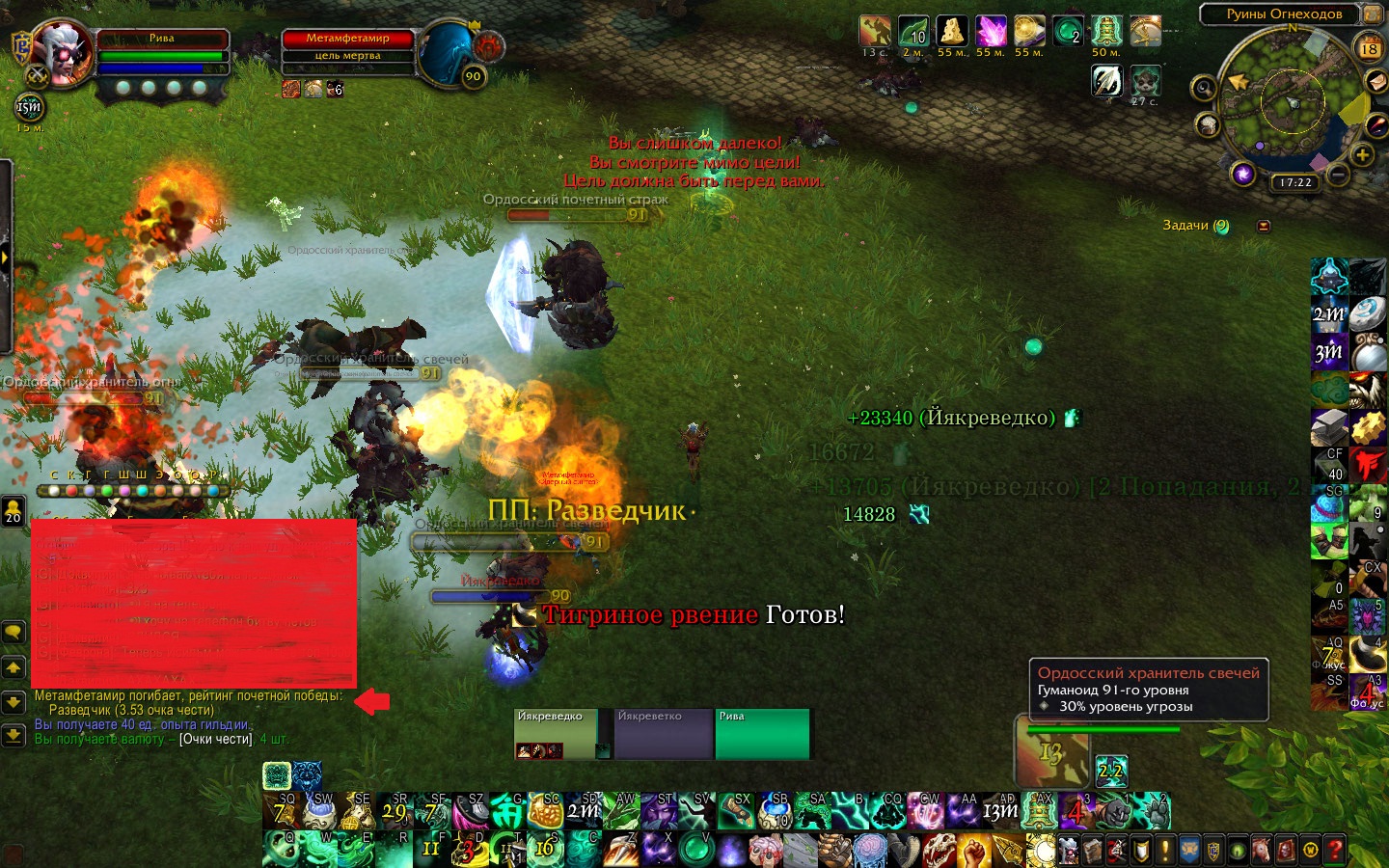Zoom out the minimap with minus button
This screenshot has width=1389, height=868.
1337,175
